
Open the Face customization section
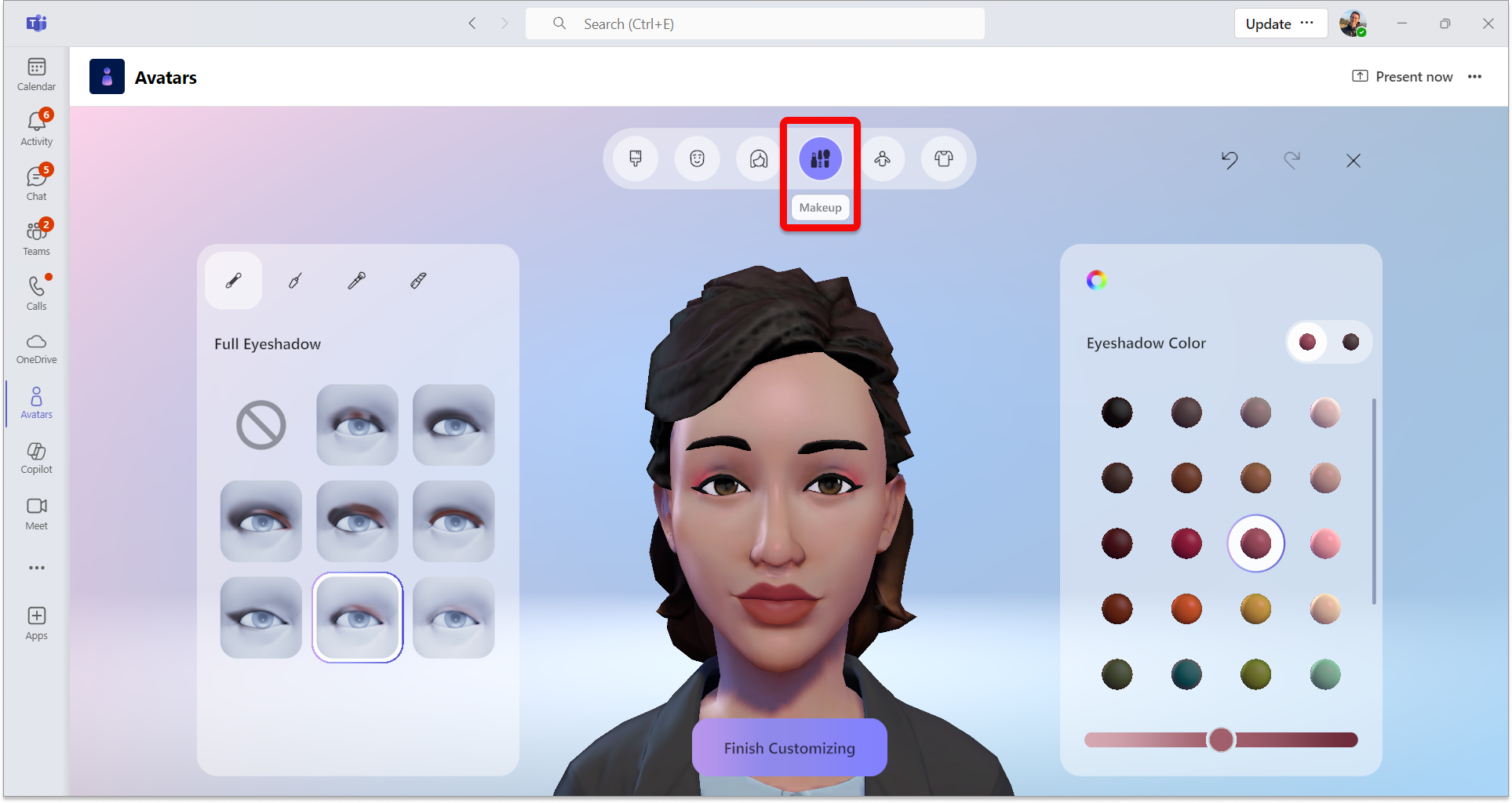tap(697, 158)
